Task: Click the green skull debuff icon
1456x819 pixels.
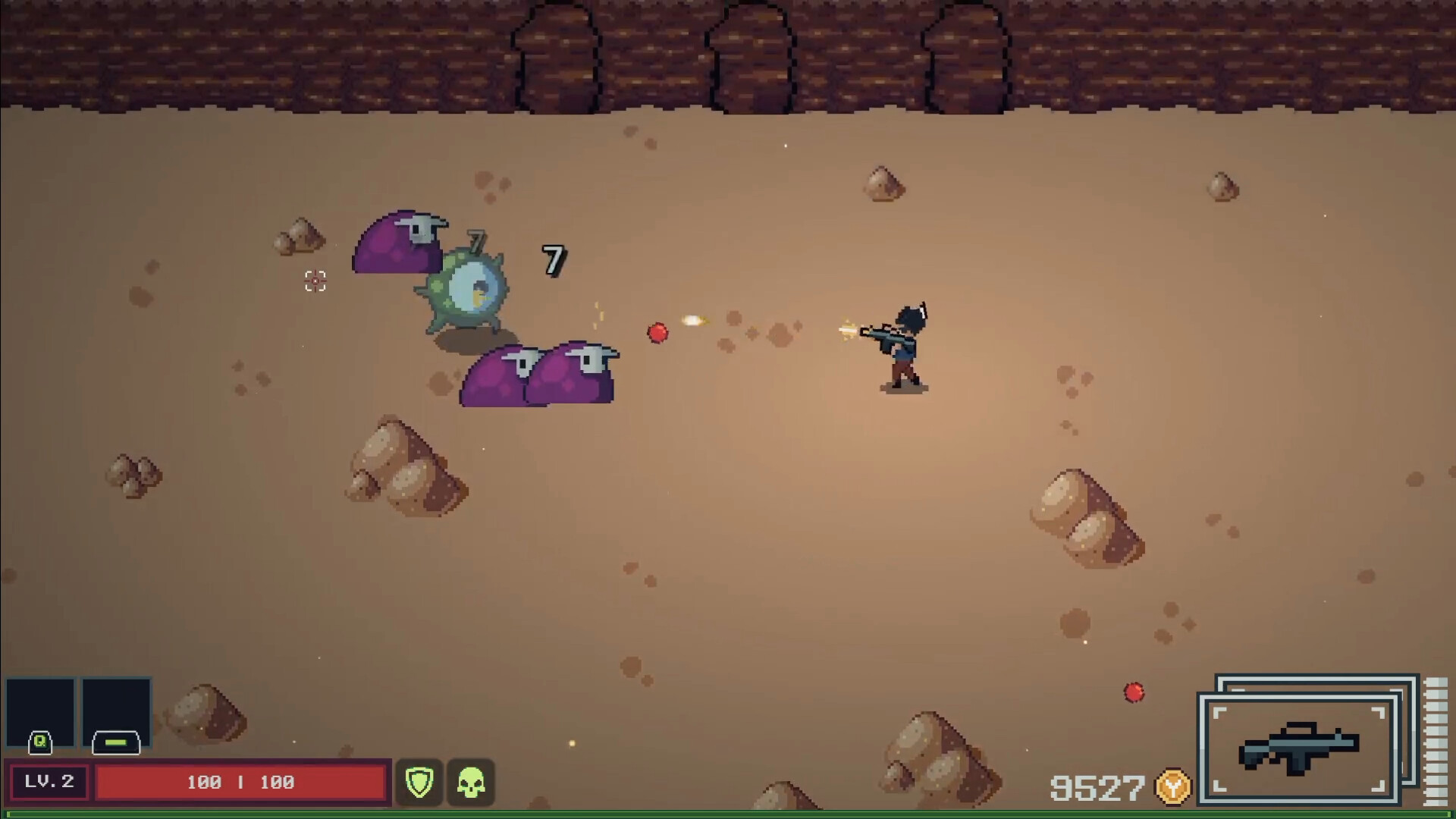Action: tap(471, 782)
